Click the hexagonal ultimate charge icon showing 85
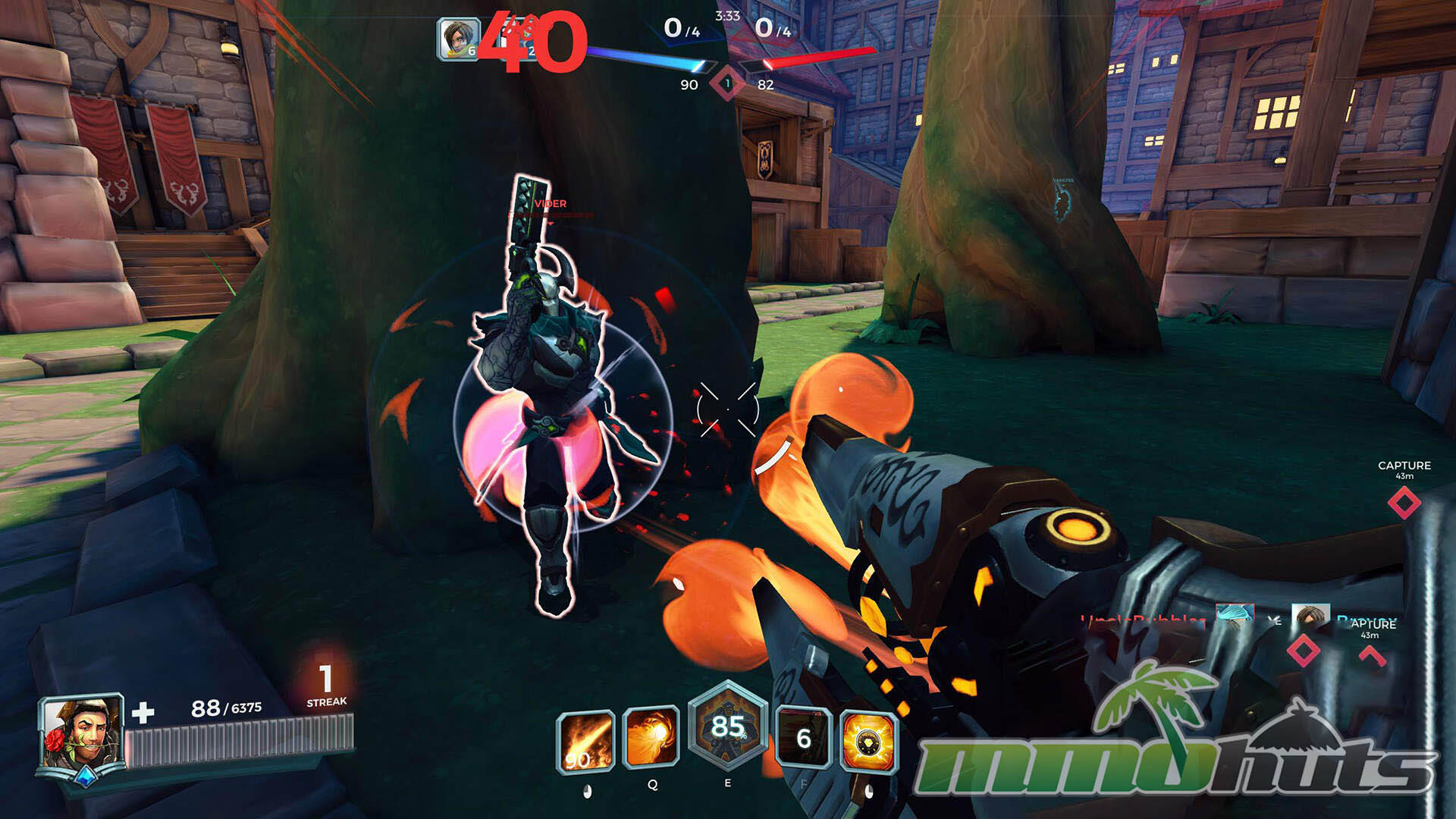This screenshot has height=819, width=1456. click(x=727, y=729)
